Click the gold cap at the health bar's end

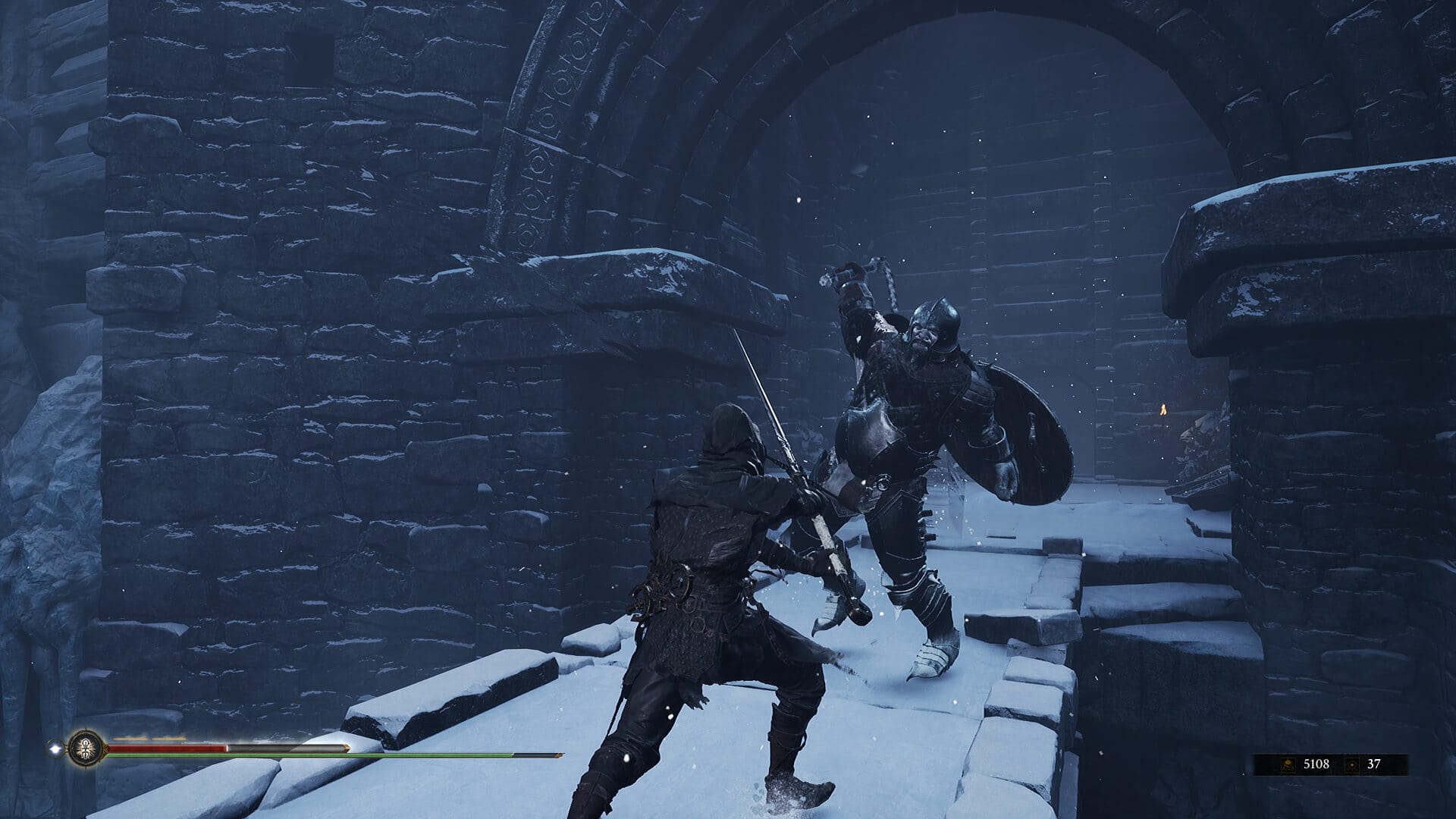tap(347, 748)
